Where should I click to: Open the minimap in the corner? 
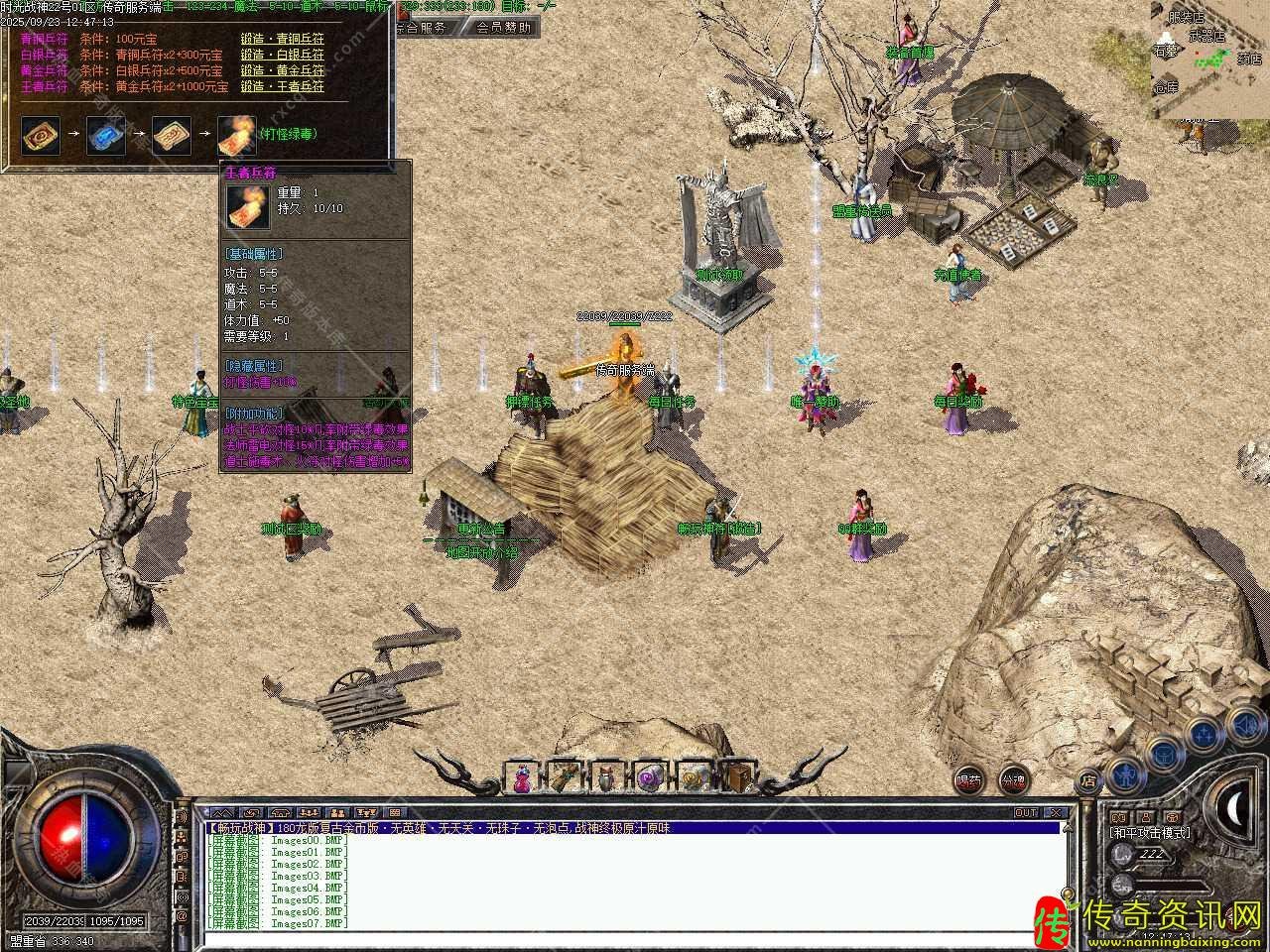coord(1209,59)
